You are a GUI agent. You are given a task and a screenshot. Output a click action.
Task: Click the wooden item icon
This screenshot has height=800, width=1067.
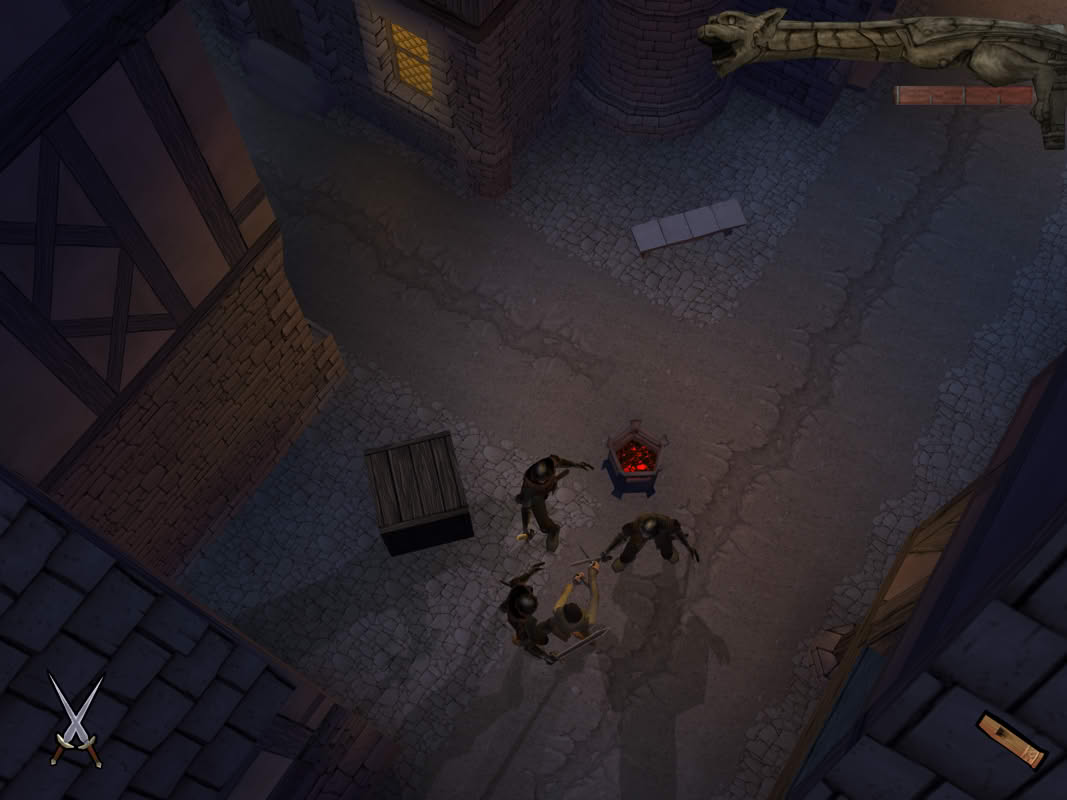tap(1010, 740)
